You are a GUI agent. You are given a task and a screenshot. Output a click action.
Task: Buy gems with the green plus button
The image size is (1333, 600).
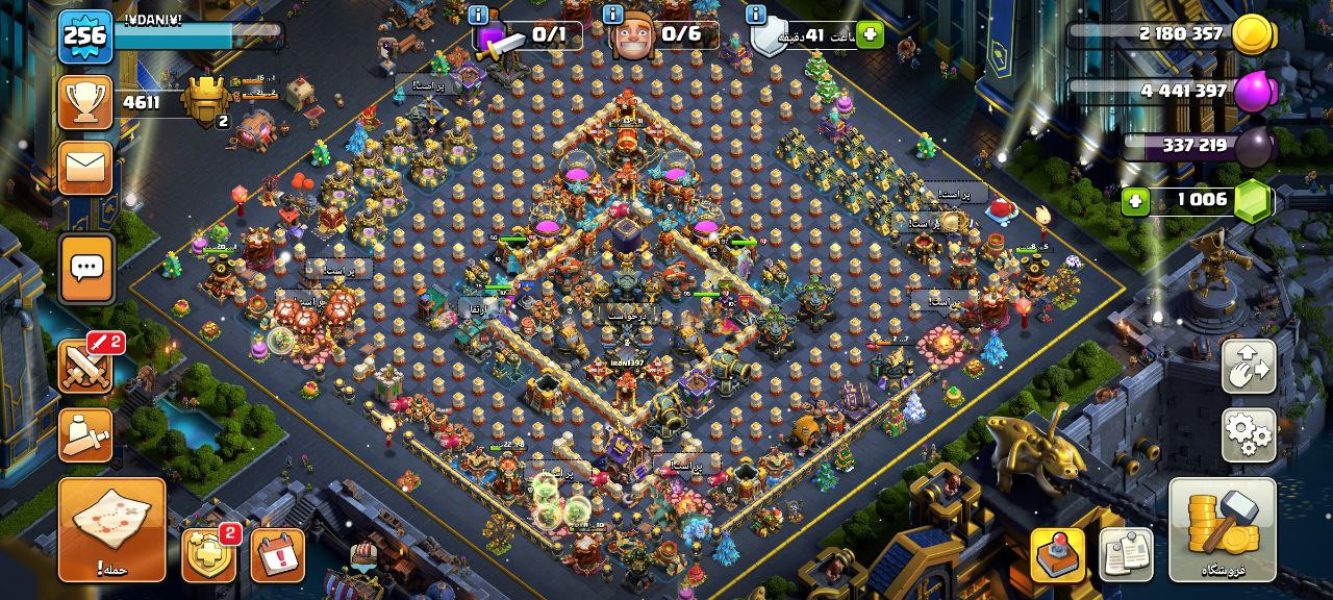click(x=1135, y=201)
